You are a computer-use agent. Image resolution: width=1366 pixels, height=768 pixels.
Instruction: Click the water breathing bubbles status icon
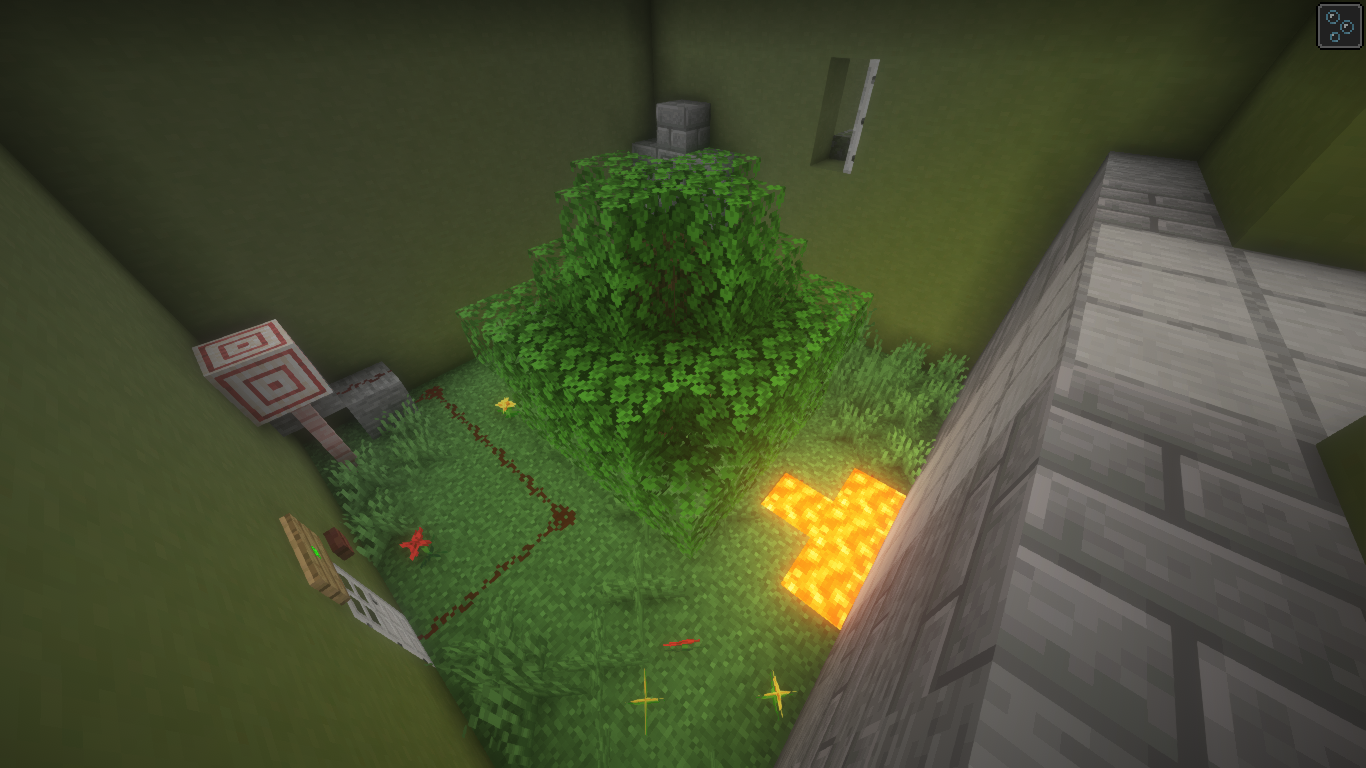point(1340,26)
